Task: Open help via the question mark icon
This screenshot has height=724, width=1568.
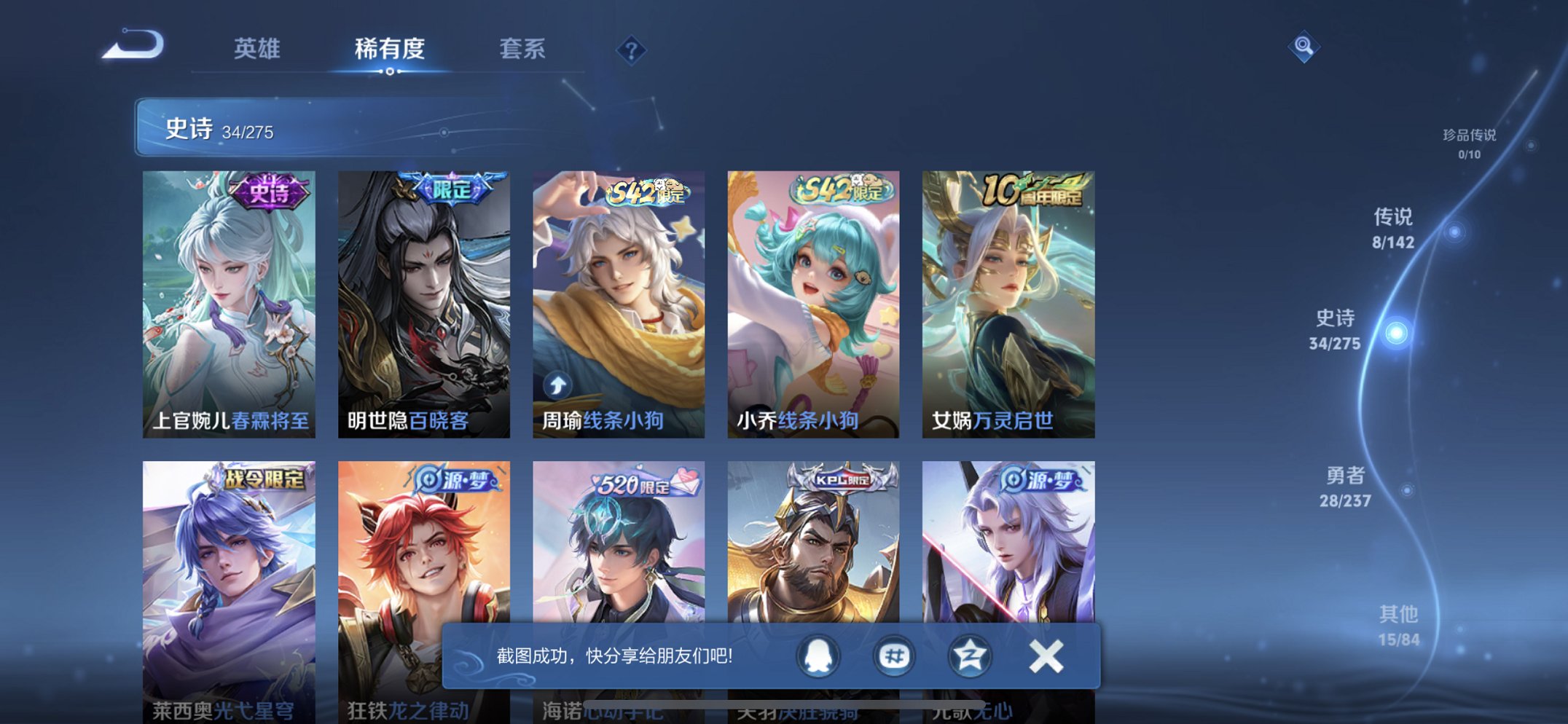Action: [632, 50]
